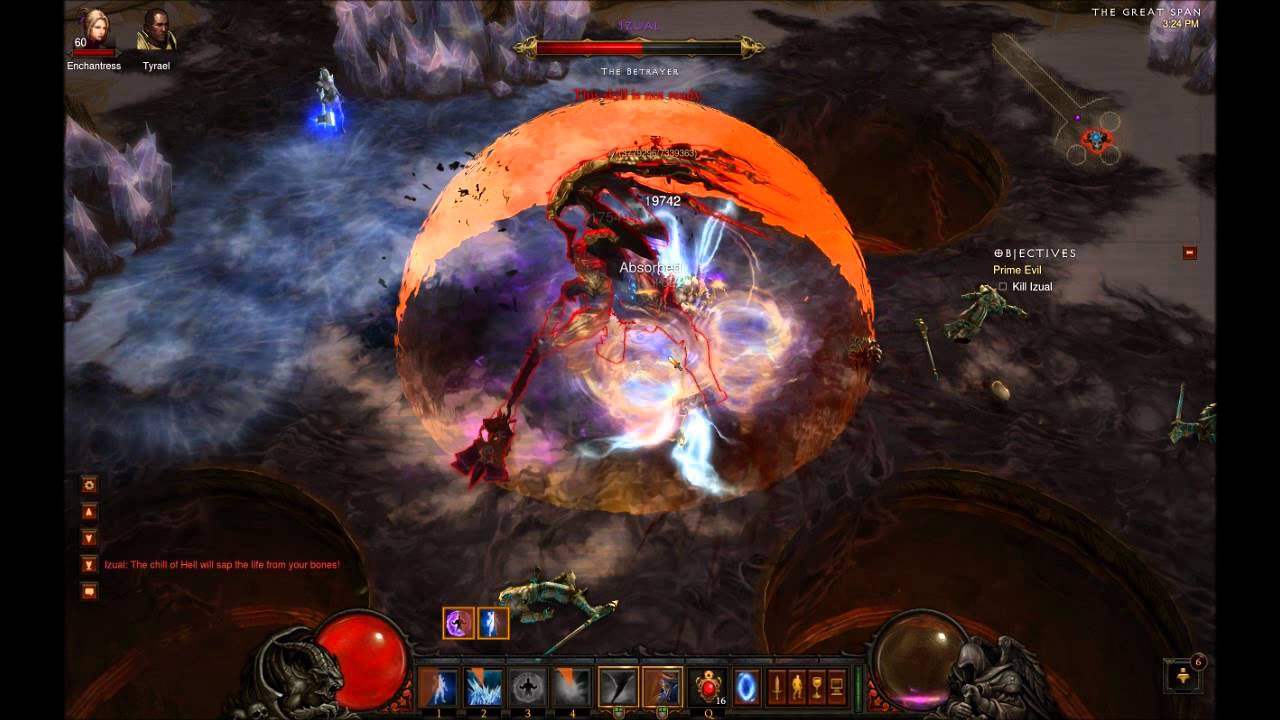Drink the red health potion
1280x720 pixels.
(709, 687)
